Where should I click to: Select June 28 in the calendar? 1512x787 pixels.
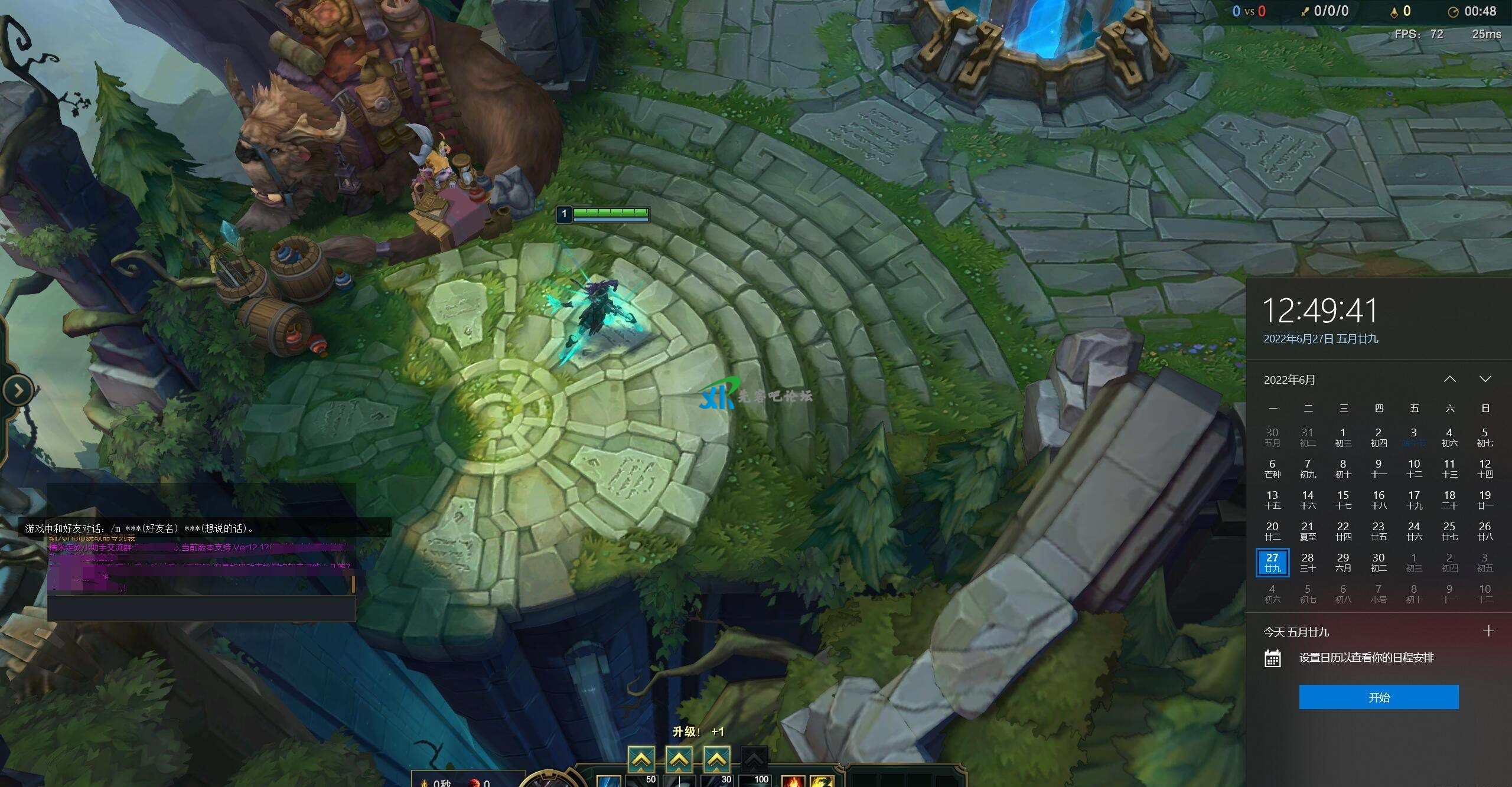pos(1308,562)
